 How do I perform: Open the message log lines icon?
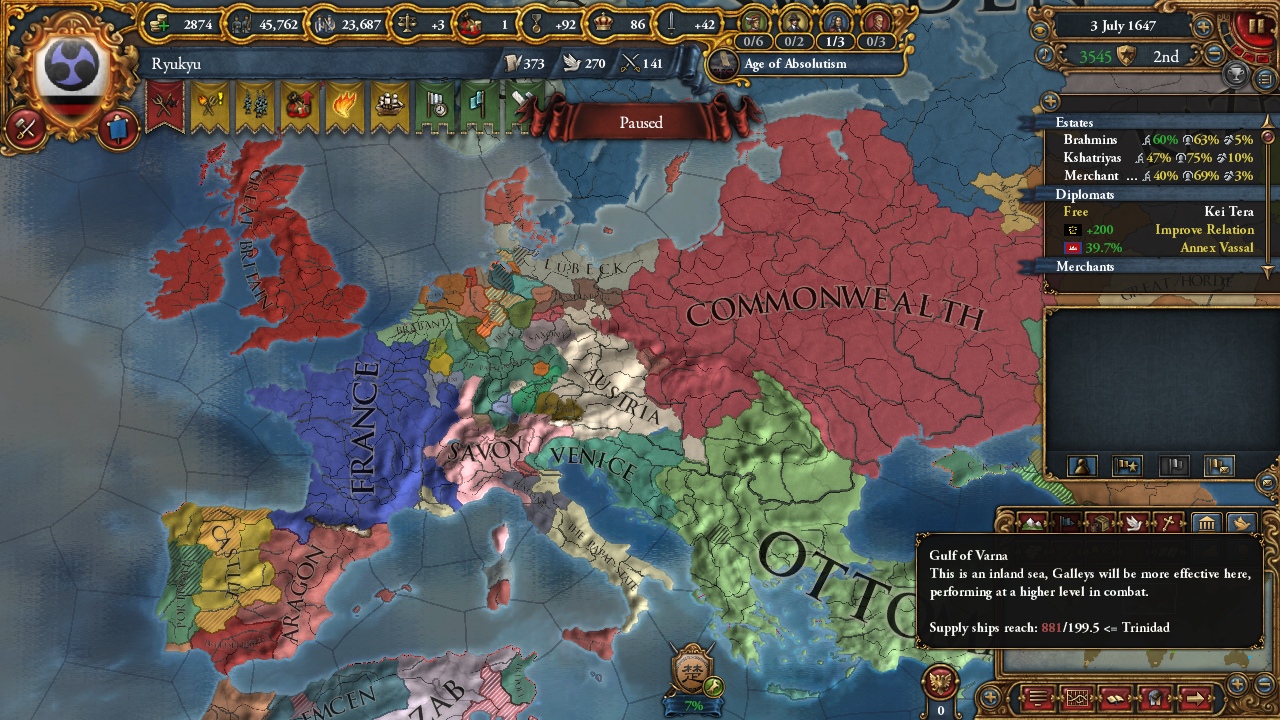(x=1037, y=698)
